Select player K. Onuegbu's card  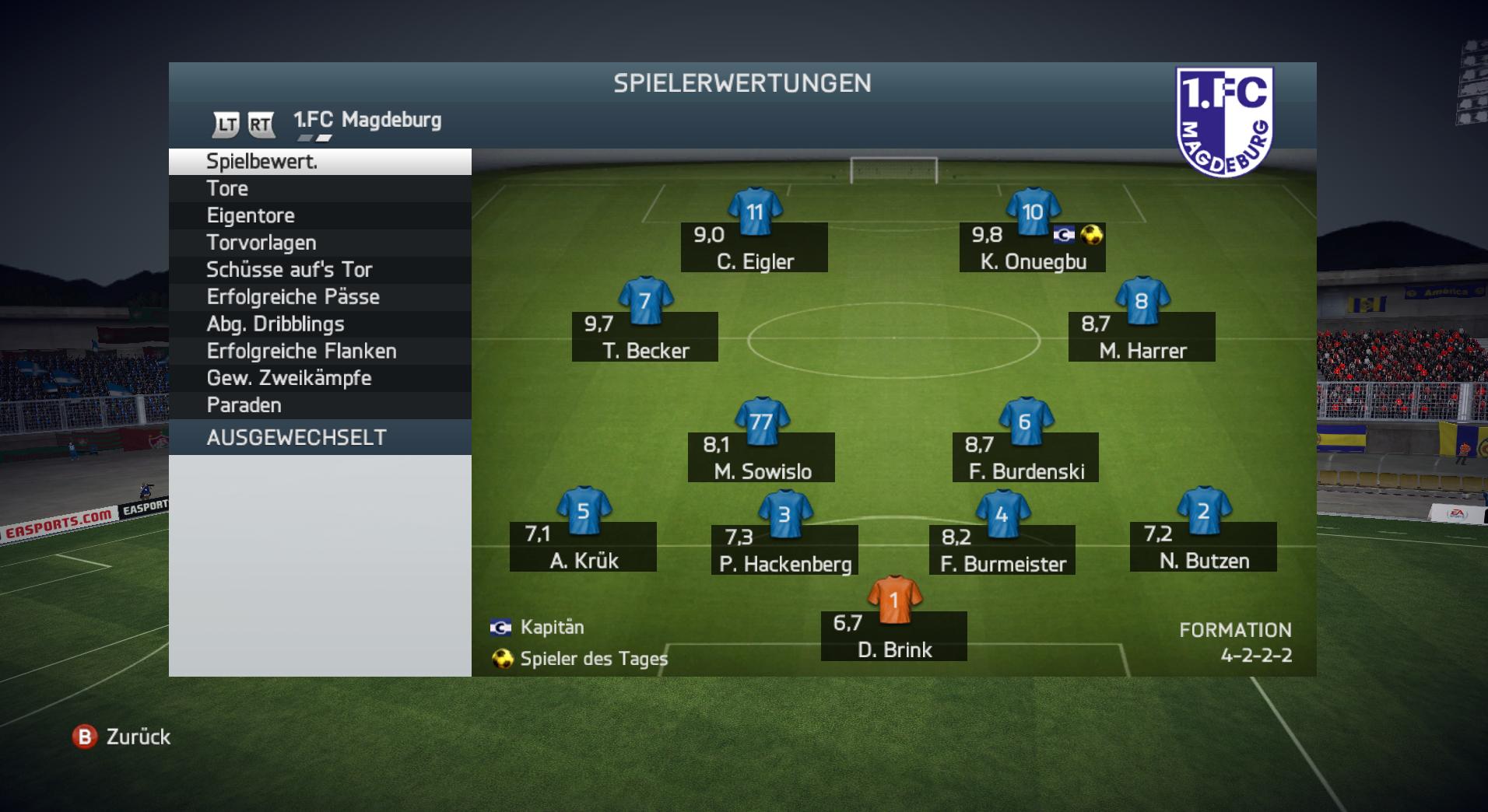pos(1032,247)
